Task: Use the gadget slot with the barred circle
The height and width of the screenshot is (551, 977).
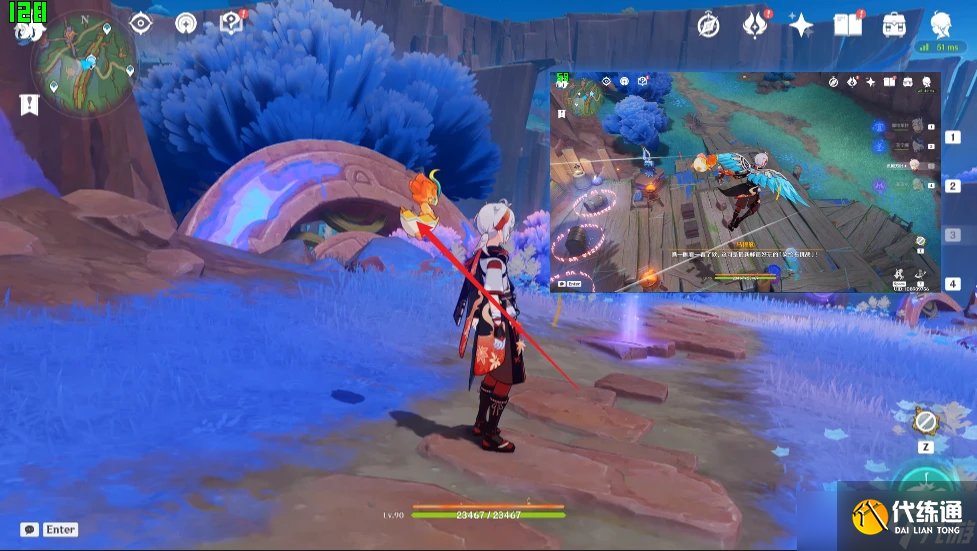Action: (x=926, y=423)
